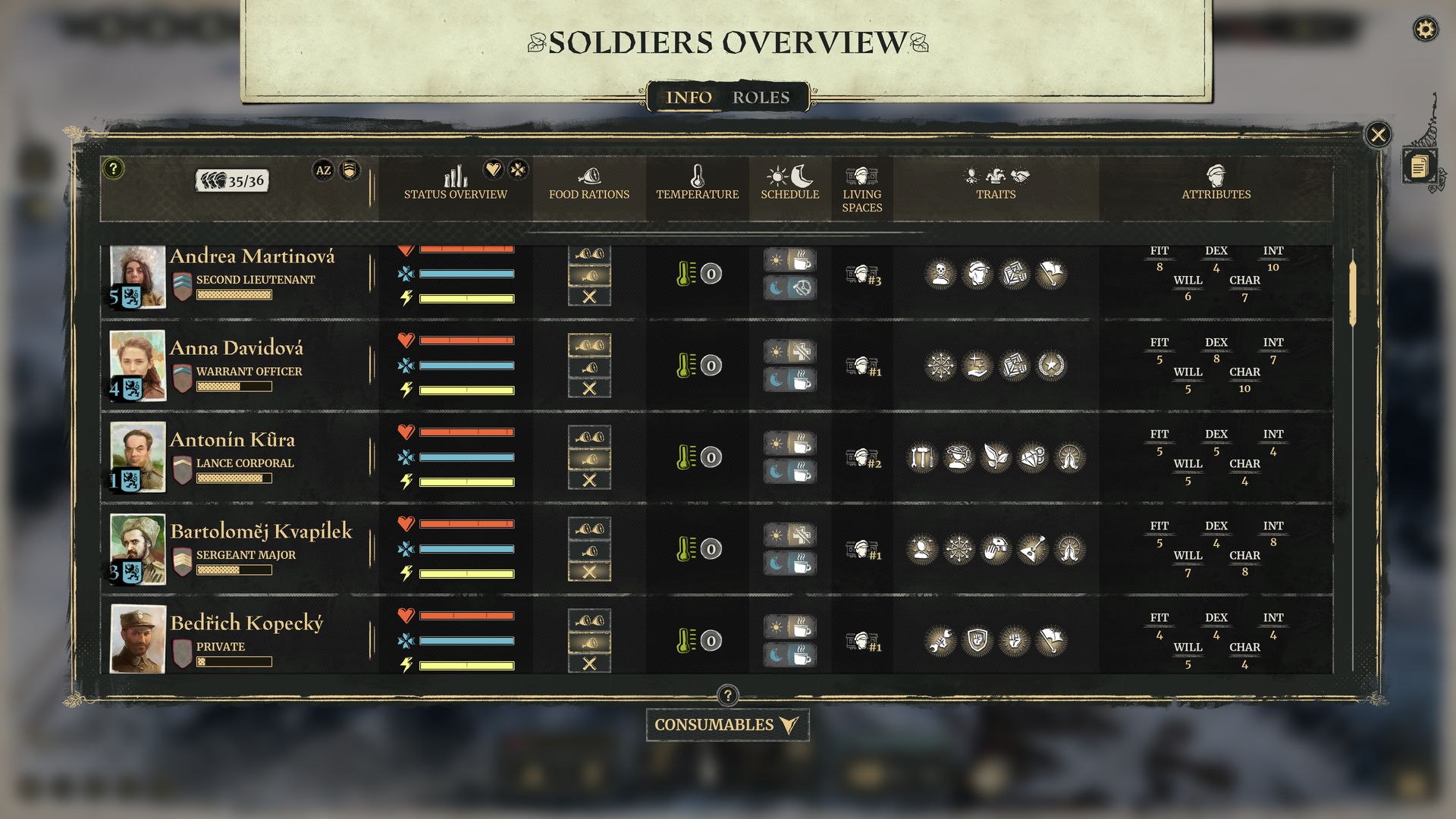Switch to the Roles tab
The width and height of the screenshot is (1456, 819).
tap(761, 98)
